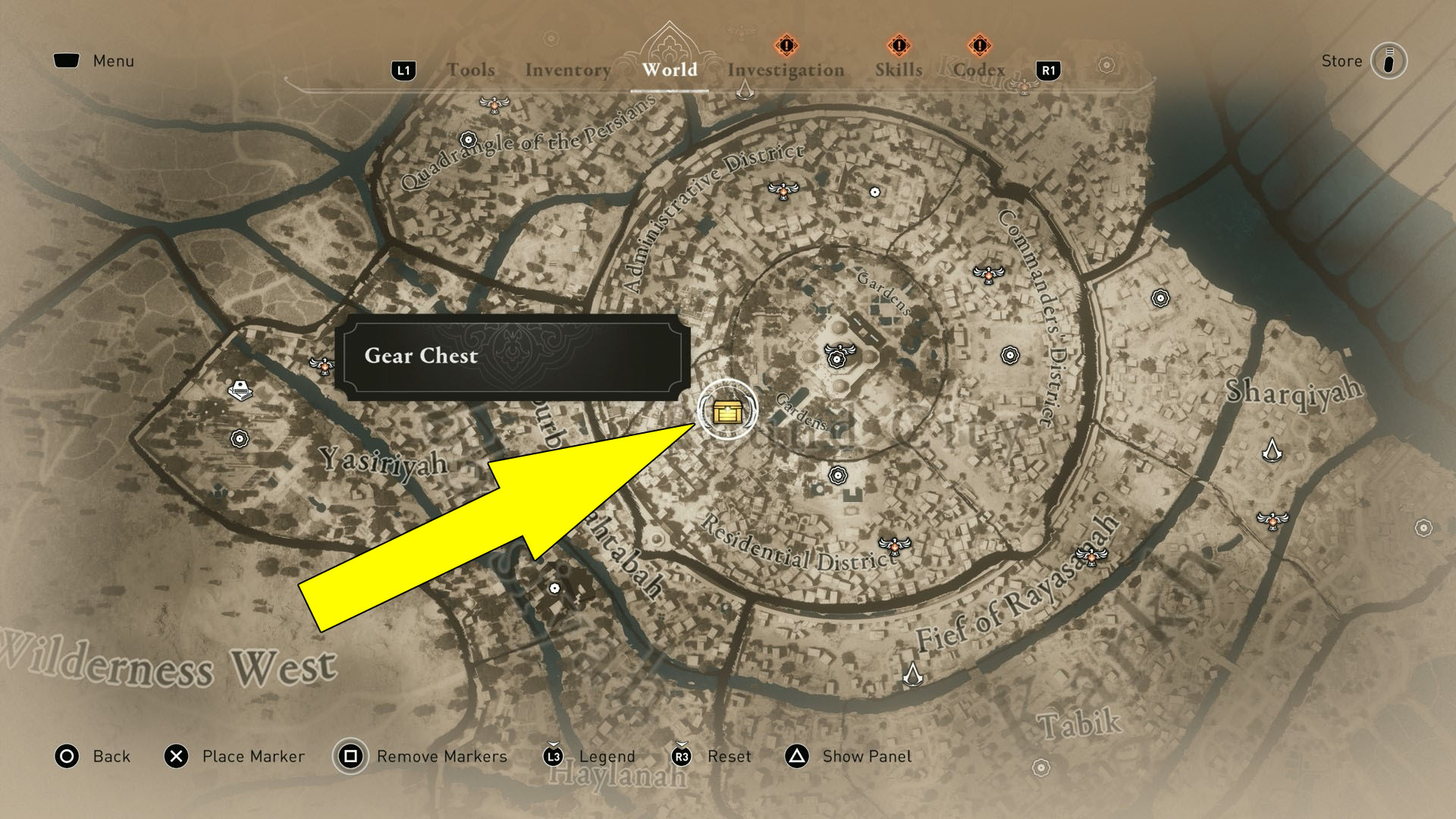The width and height of the screenshot is (1456, 819).
Task: Click the alert badge above Investigation
Action: click(x=786, y=46)
